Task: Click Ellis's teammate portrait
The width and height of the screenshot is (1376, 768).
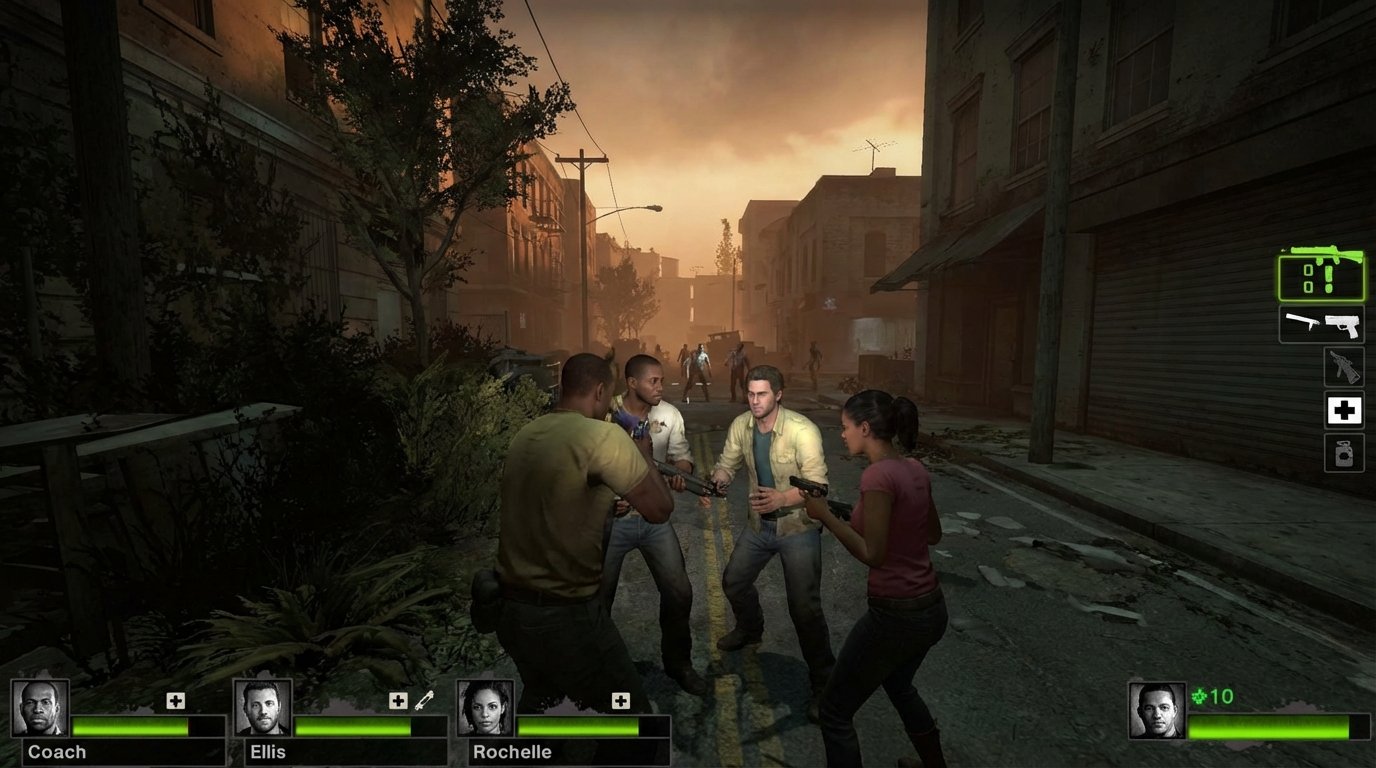Action: coord(263,708)
